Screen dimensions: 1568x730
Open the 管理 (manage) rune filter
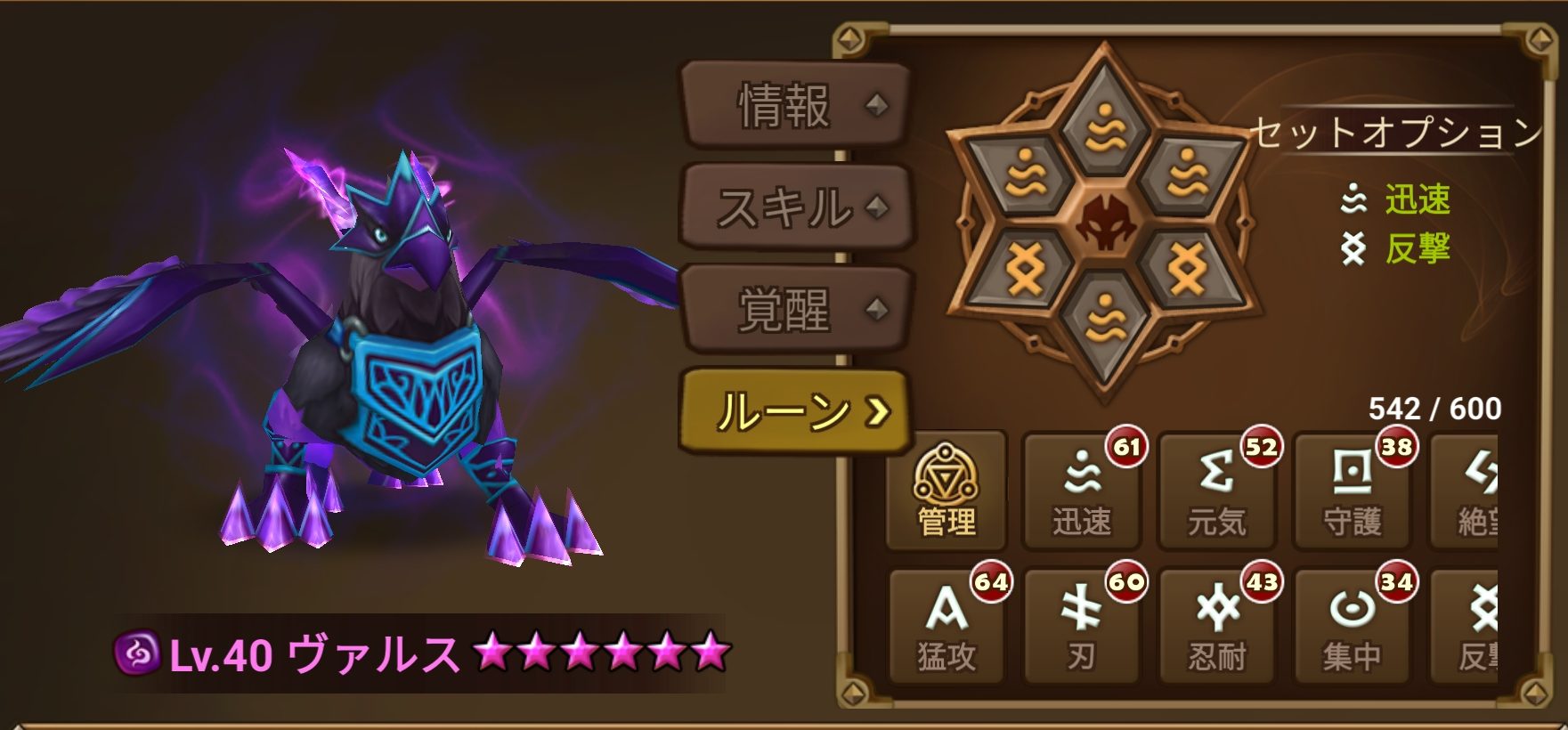(946, 490)
